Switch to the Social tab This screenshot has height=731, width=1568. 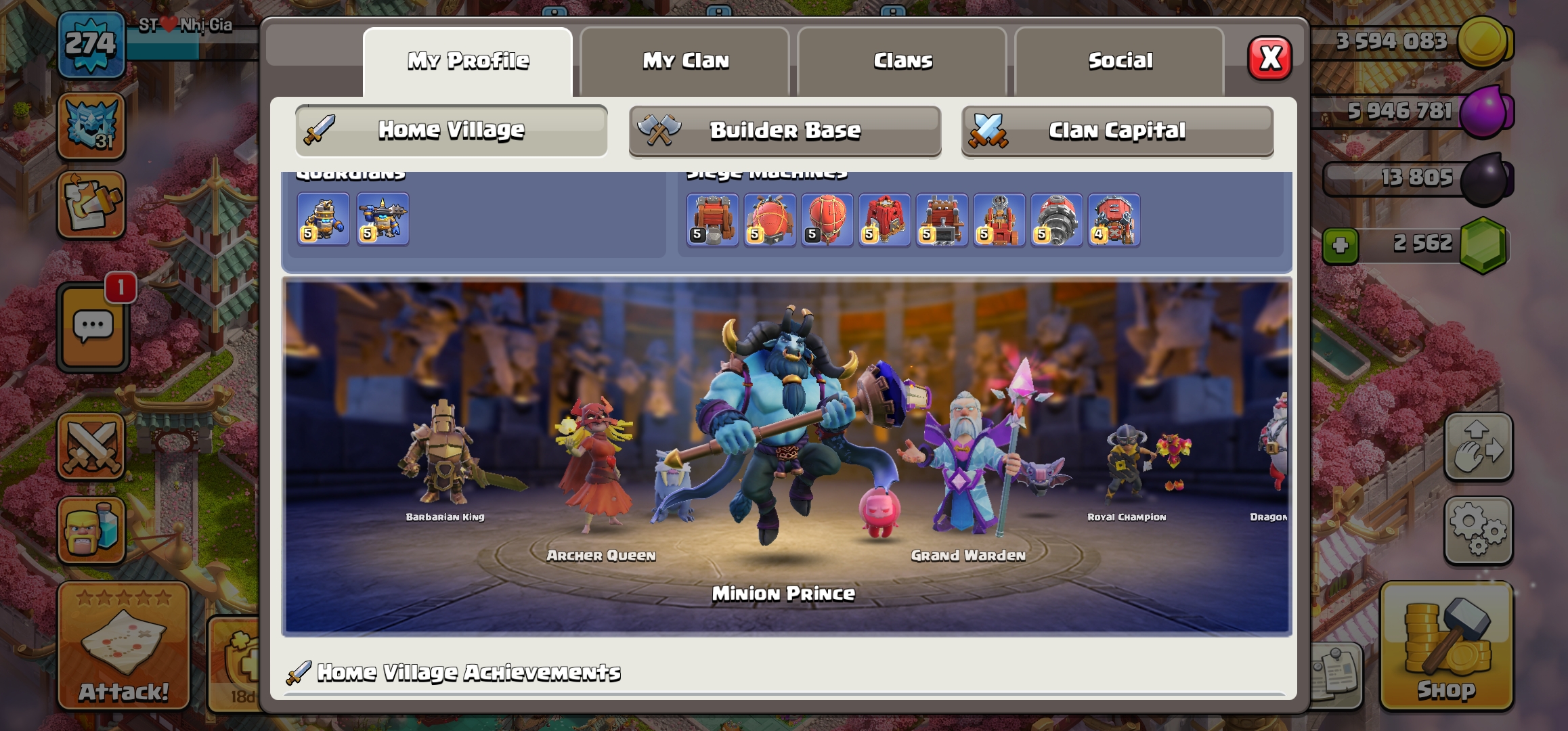click(x=1120, y=61)
